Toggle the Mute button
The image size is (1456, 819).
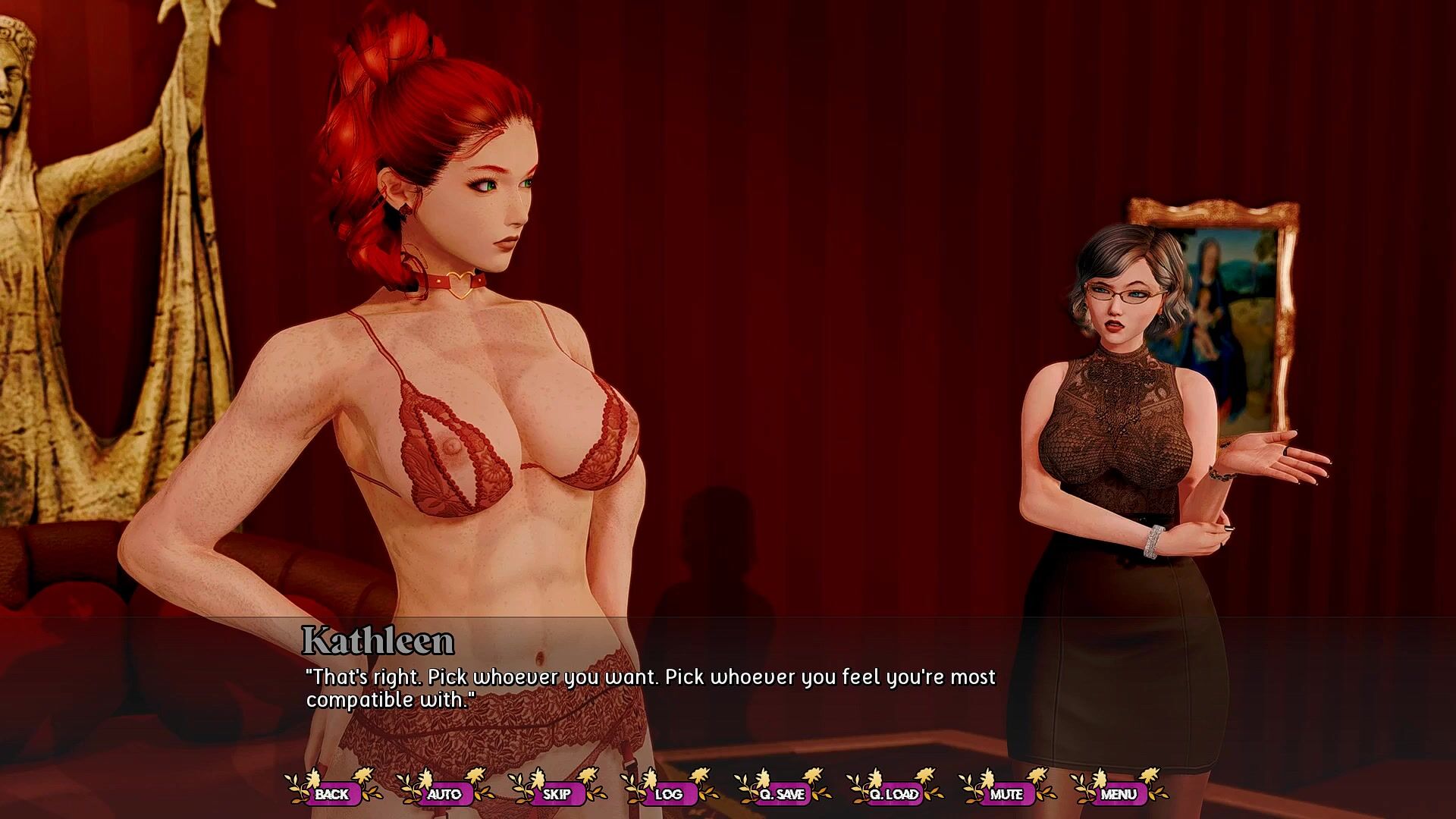1006,794
